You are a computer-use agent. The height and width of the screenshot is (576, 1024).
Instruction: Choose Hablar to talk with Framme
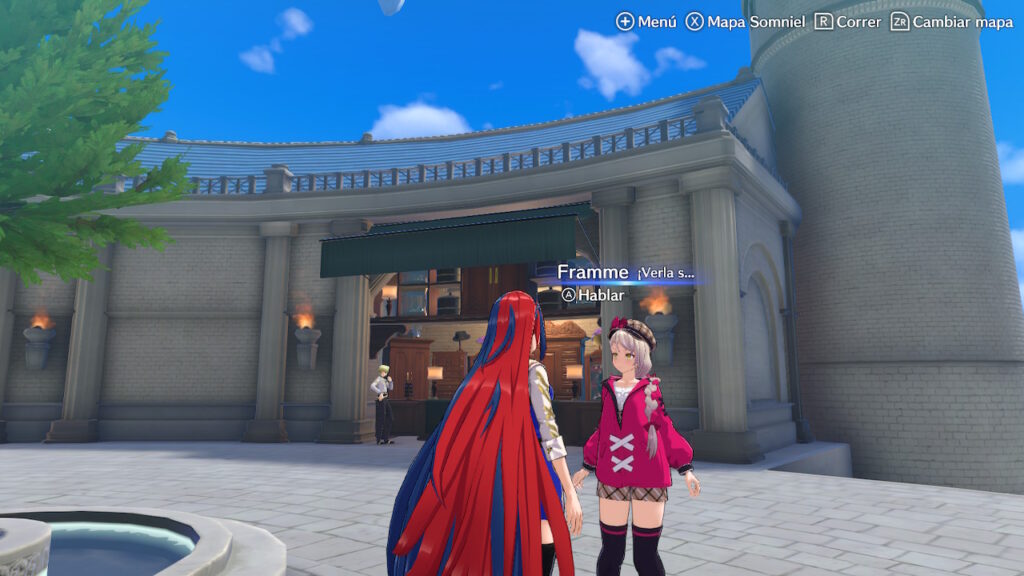[593, 295]
